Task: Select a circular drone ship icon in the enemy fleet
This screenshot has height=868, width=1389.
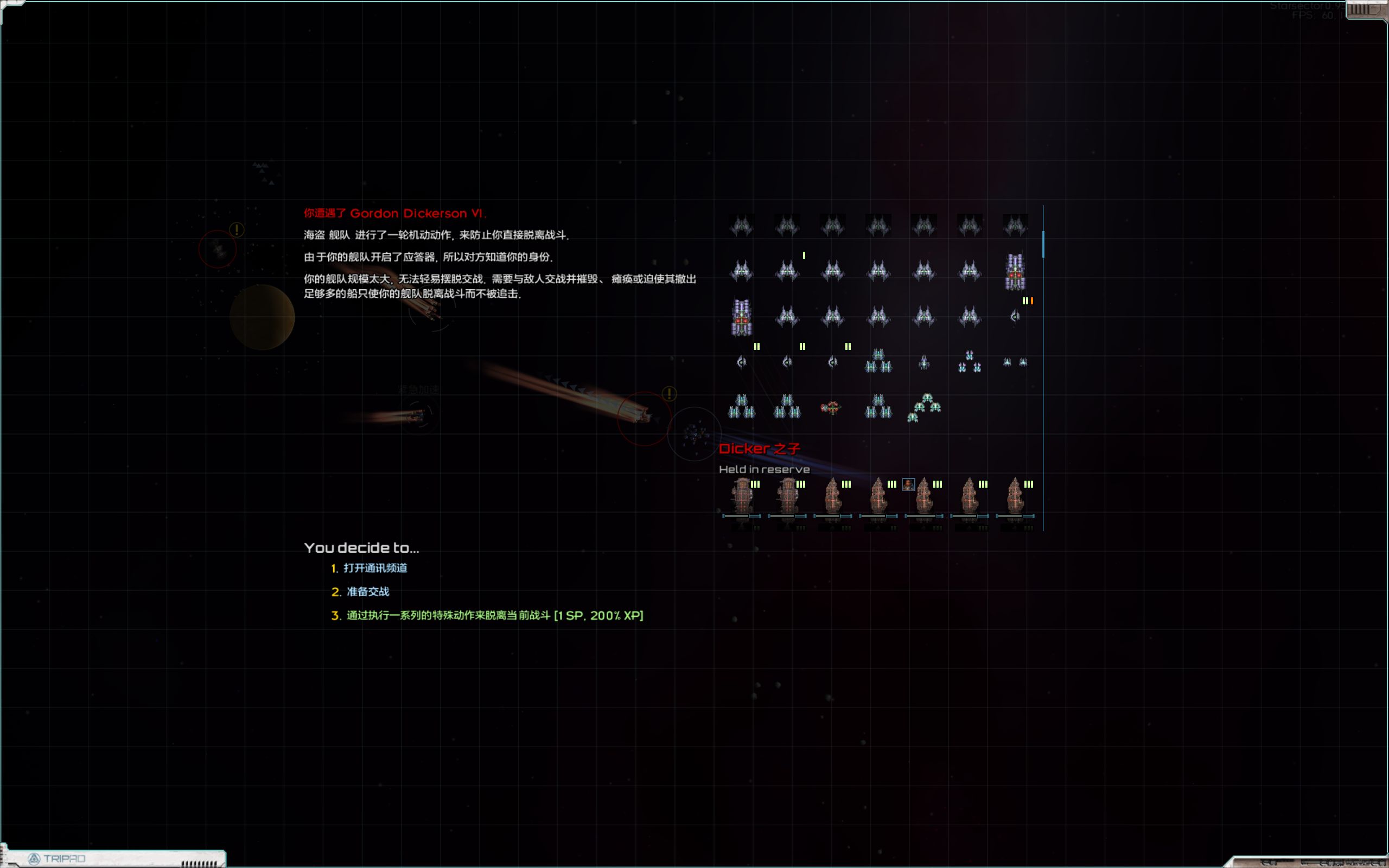Action: 742,363
